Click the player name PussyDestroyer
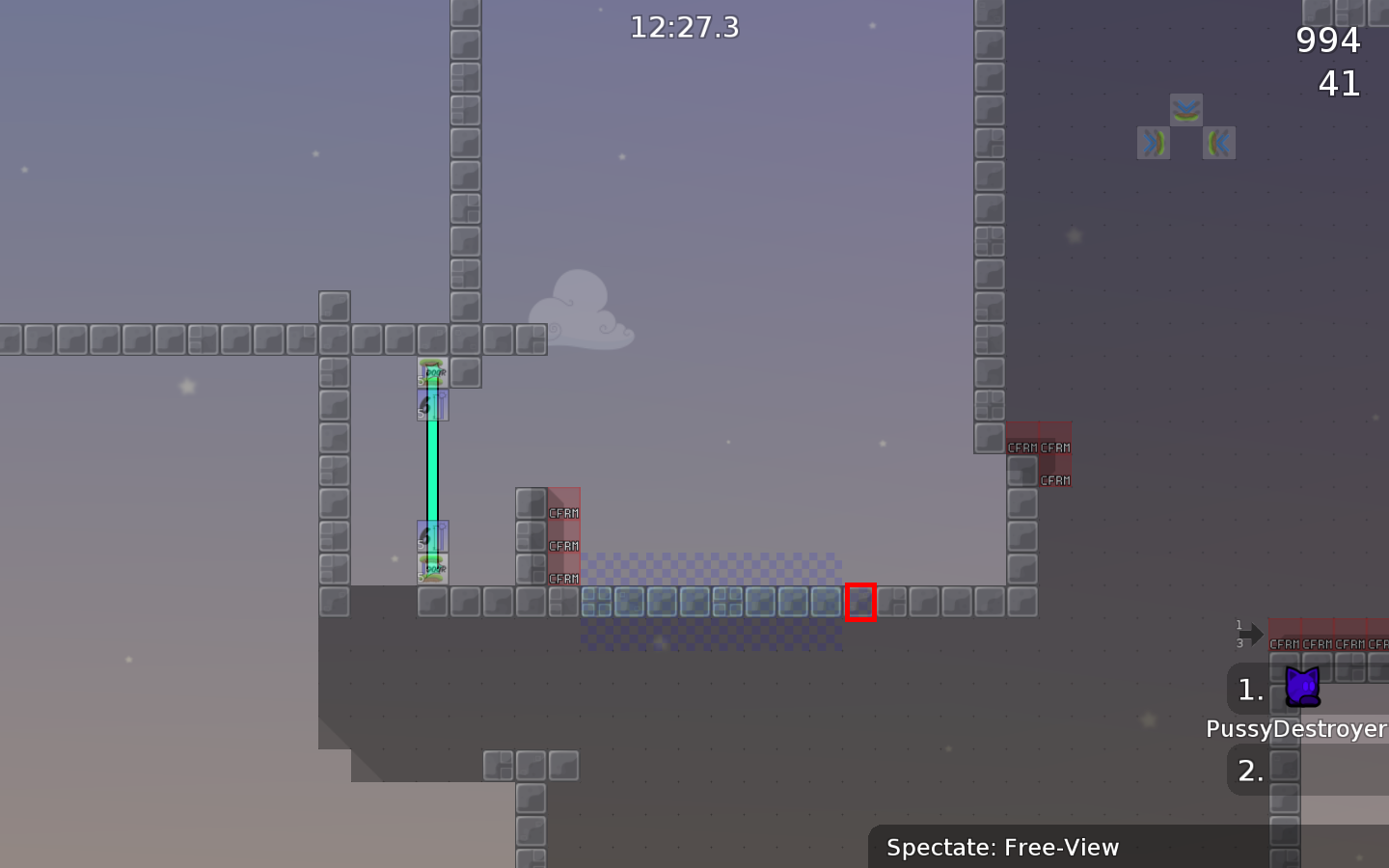This screenshot has height=868, width=1389. (x=1296, y=729)
